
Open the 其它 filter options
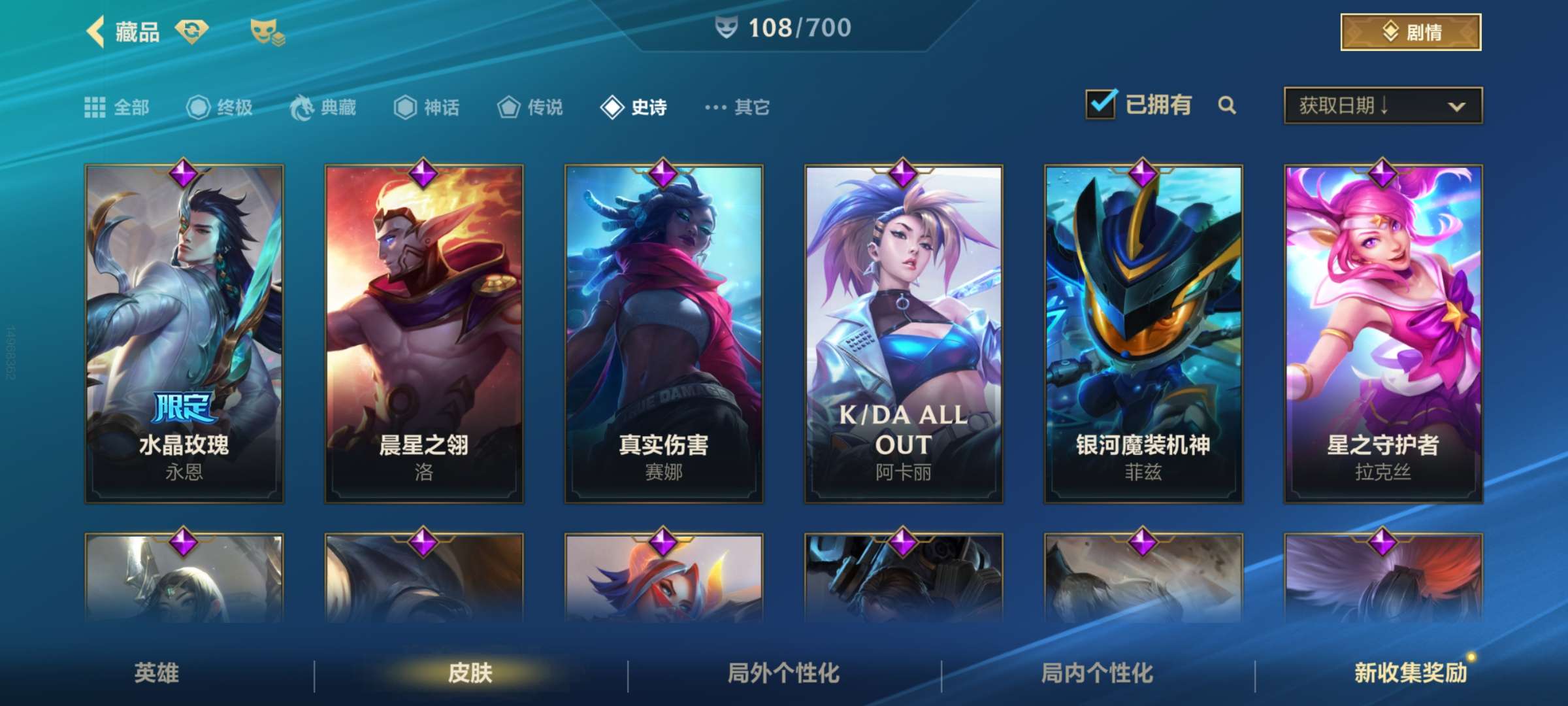[x=738, y=107]
